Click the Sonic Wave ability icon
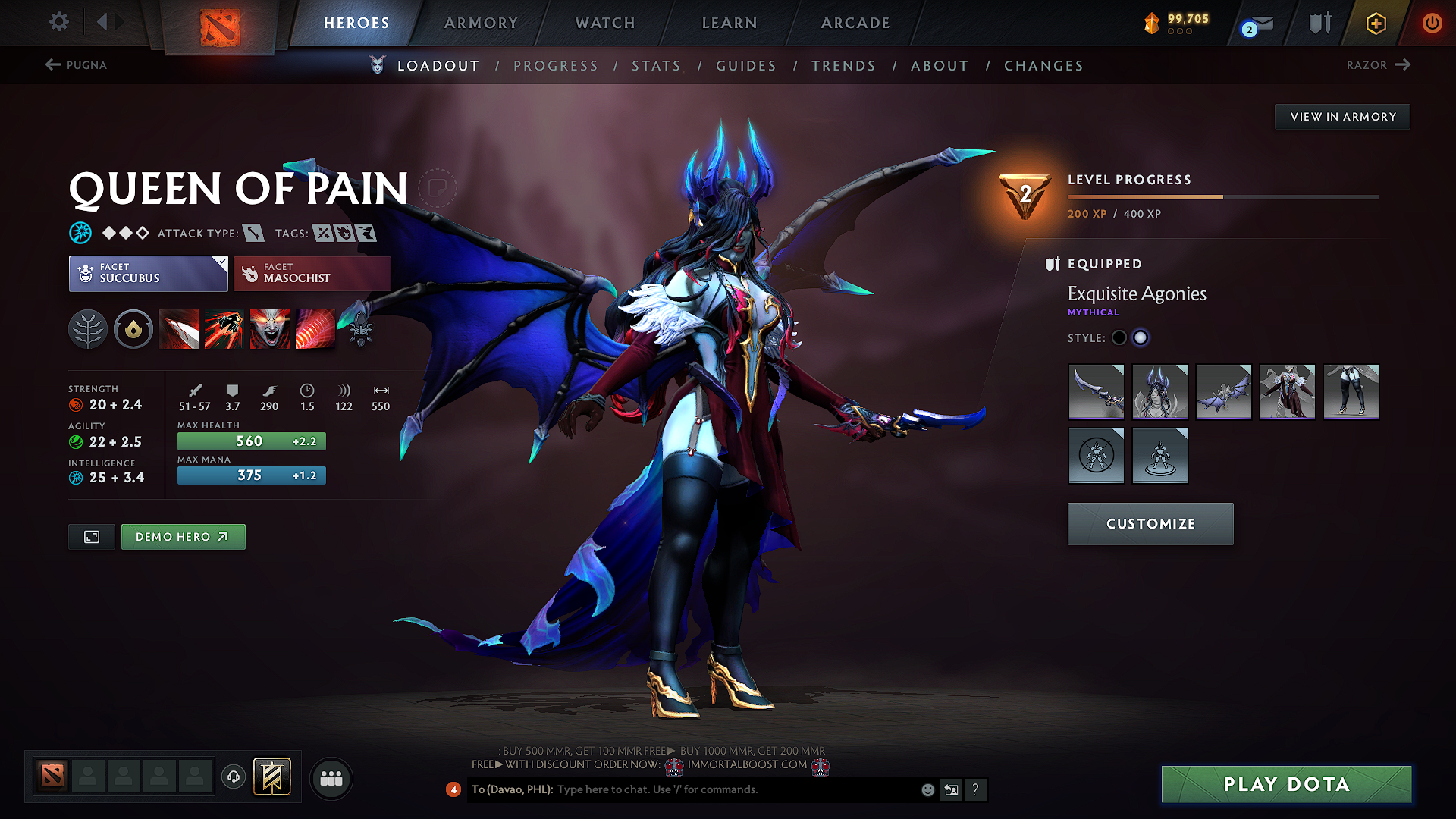 [315, 329]
